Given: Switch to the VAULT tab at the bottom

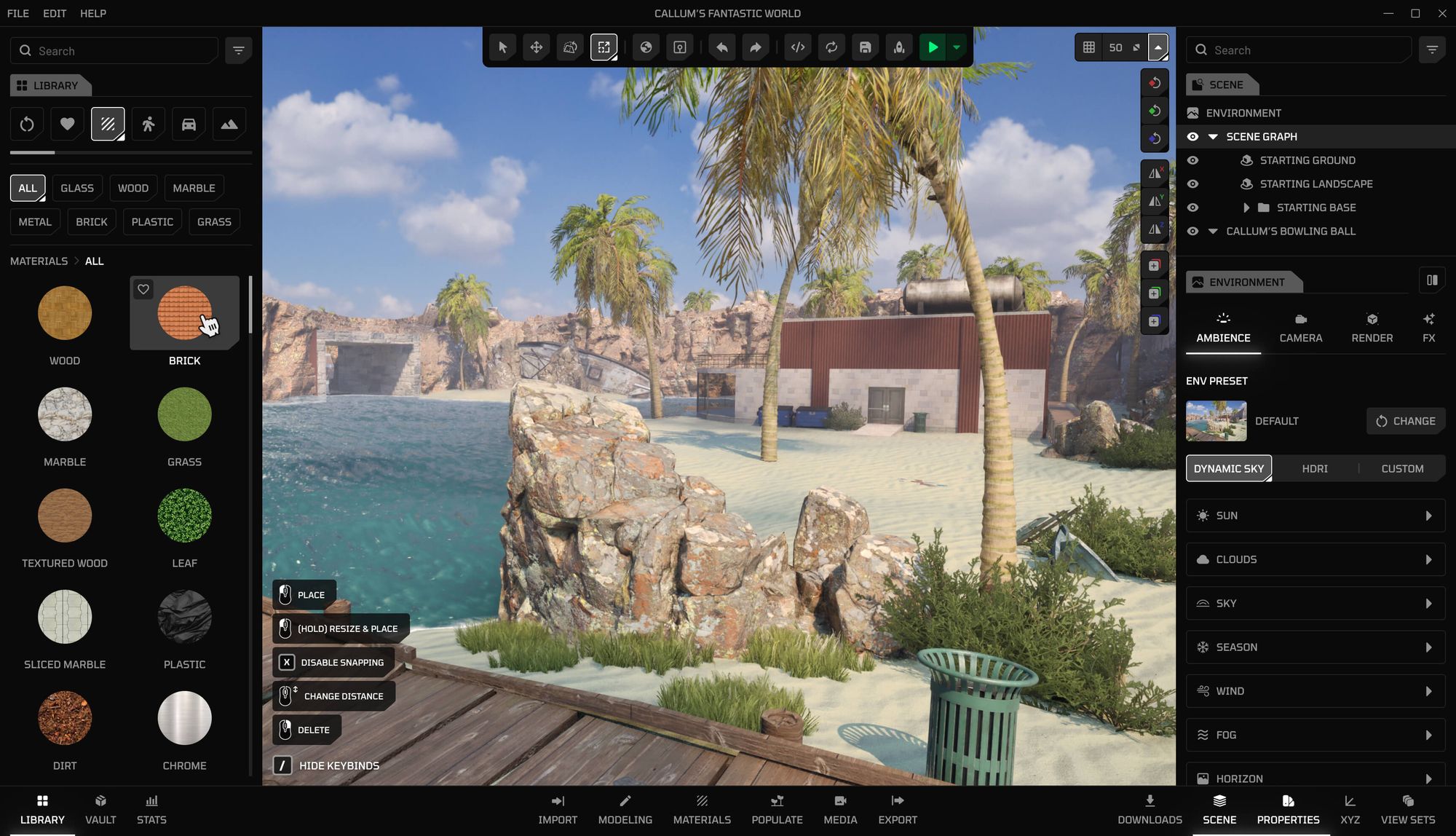Looking at the screenshot, I should 100,808.
